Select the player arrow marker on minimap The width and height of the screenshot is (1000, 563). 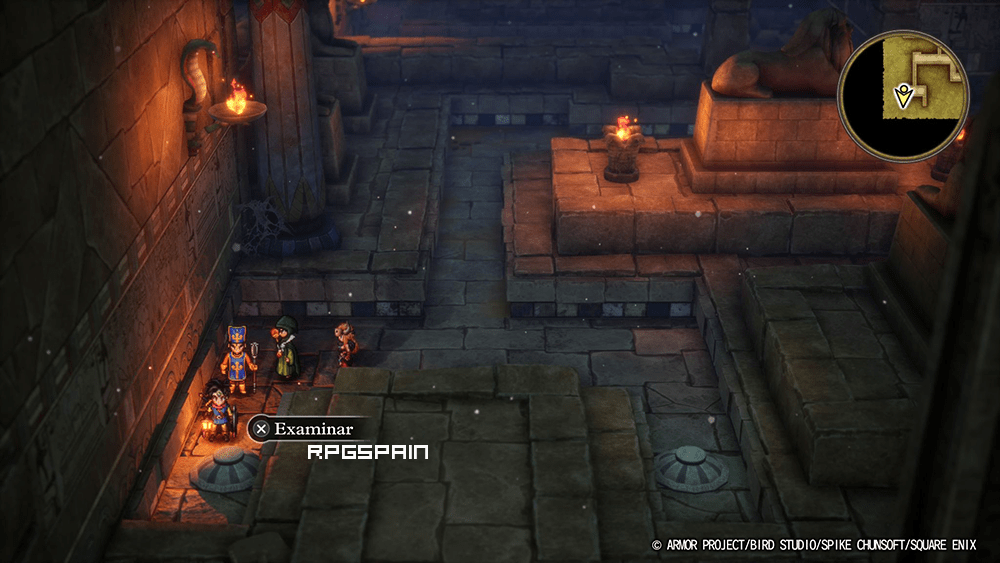coord(903,97)
